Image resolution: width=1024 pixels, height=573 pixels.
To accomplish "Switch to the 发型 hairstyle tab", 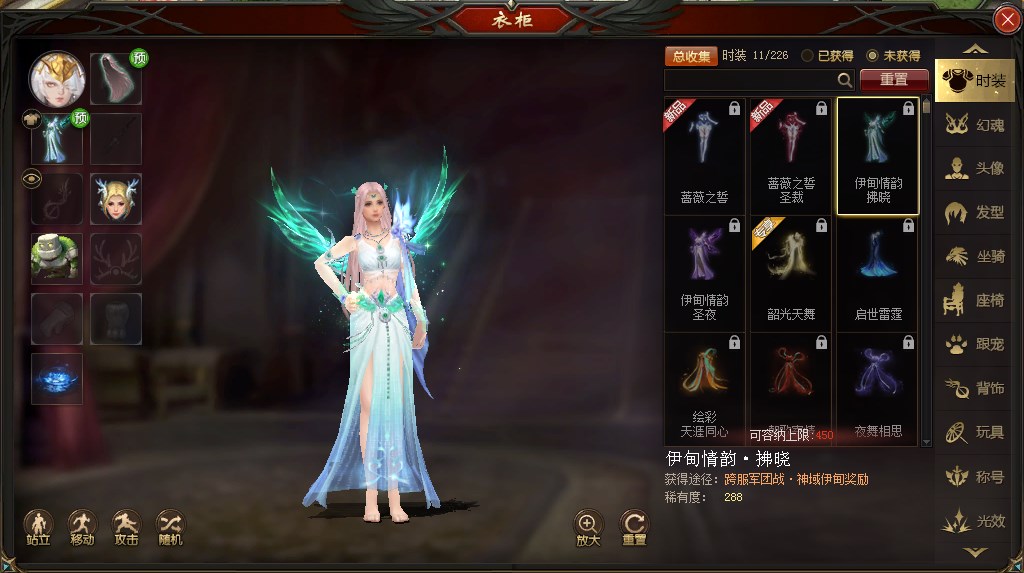I will tap(975, 213).
